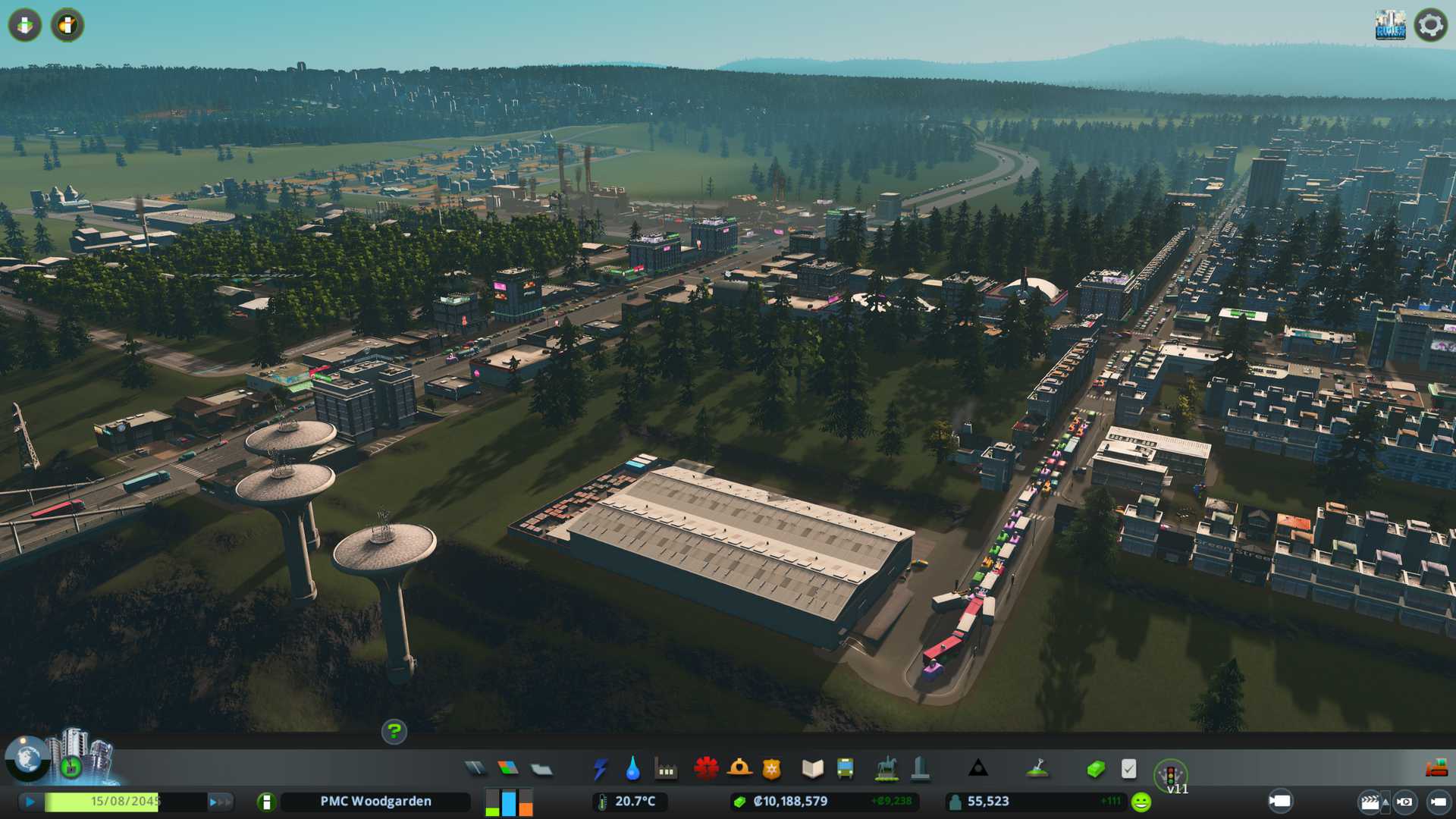This screenshot has width=1456, height=819.
Task: Open the Police badge menu
Action: coord(771,769)
